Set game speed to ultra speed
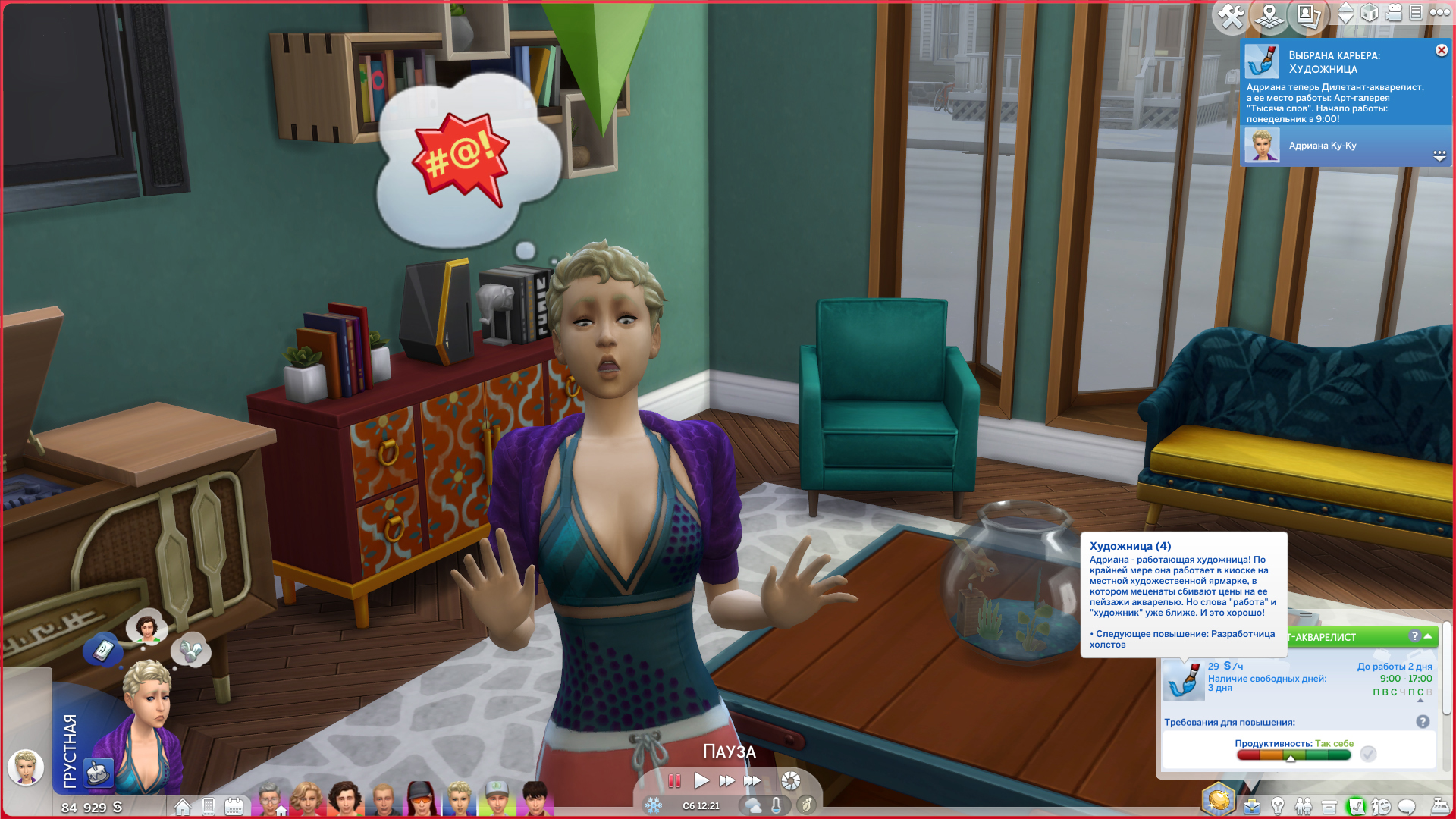Image resolution: width=1456 pixels, height=819 pixels. click(752, 780)
